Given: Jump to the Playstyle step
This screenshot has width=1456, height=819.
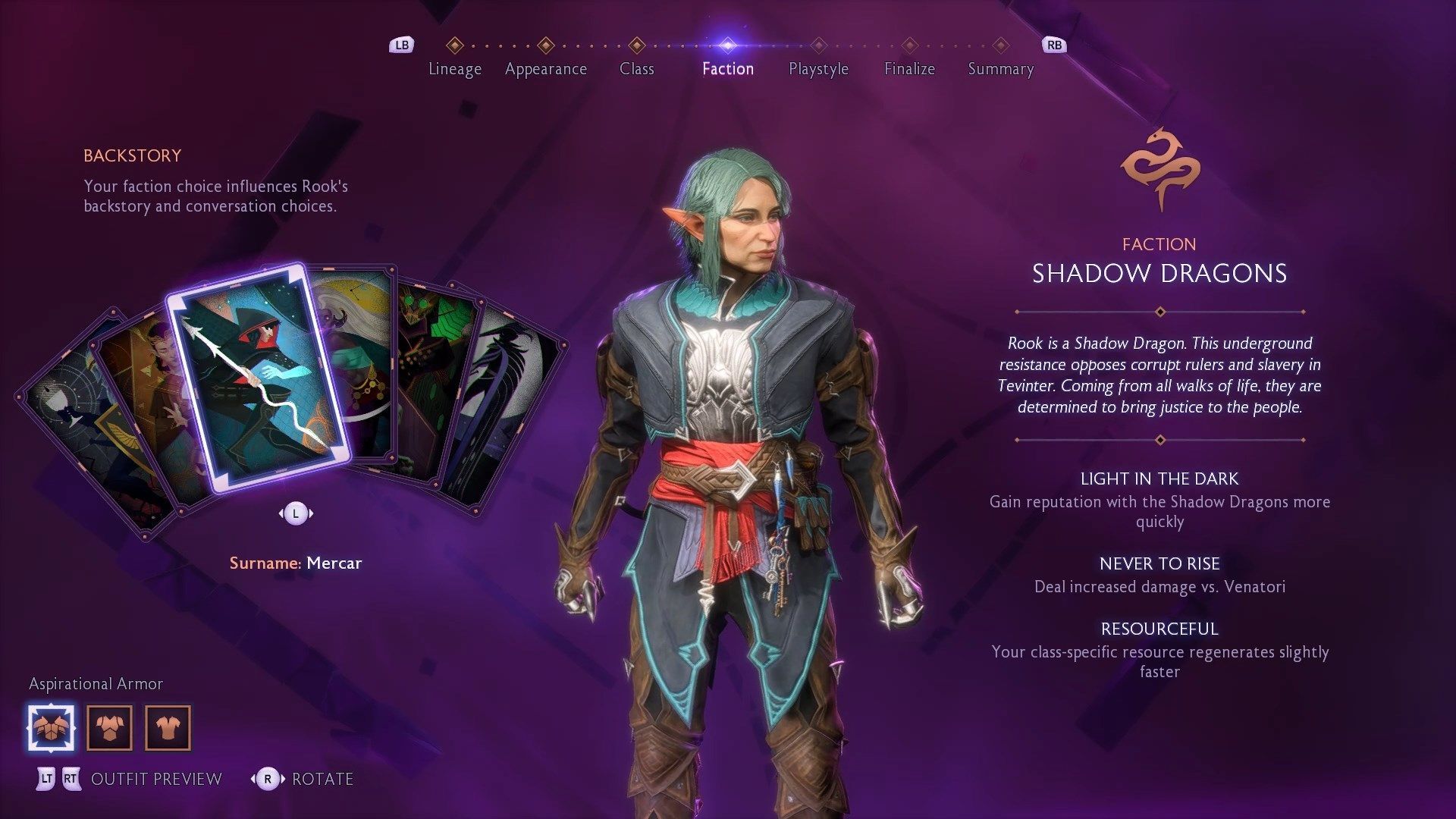Looking at the screenshot, I should [818, 68].
